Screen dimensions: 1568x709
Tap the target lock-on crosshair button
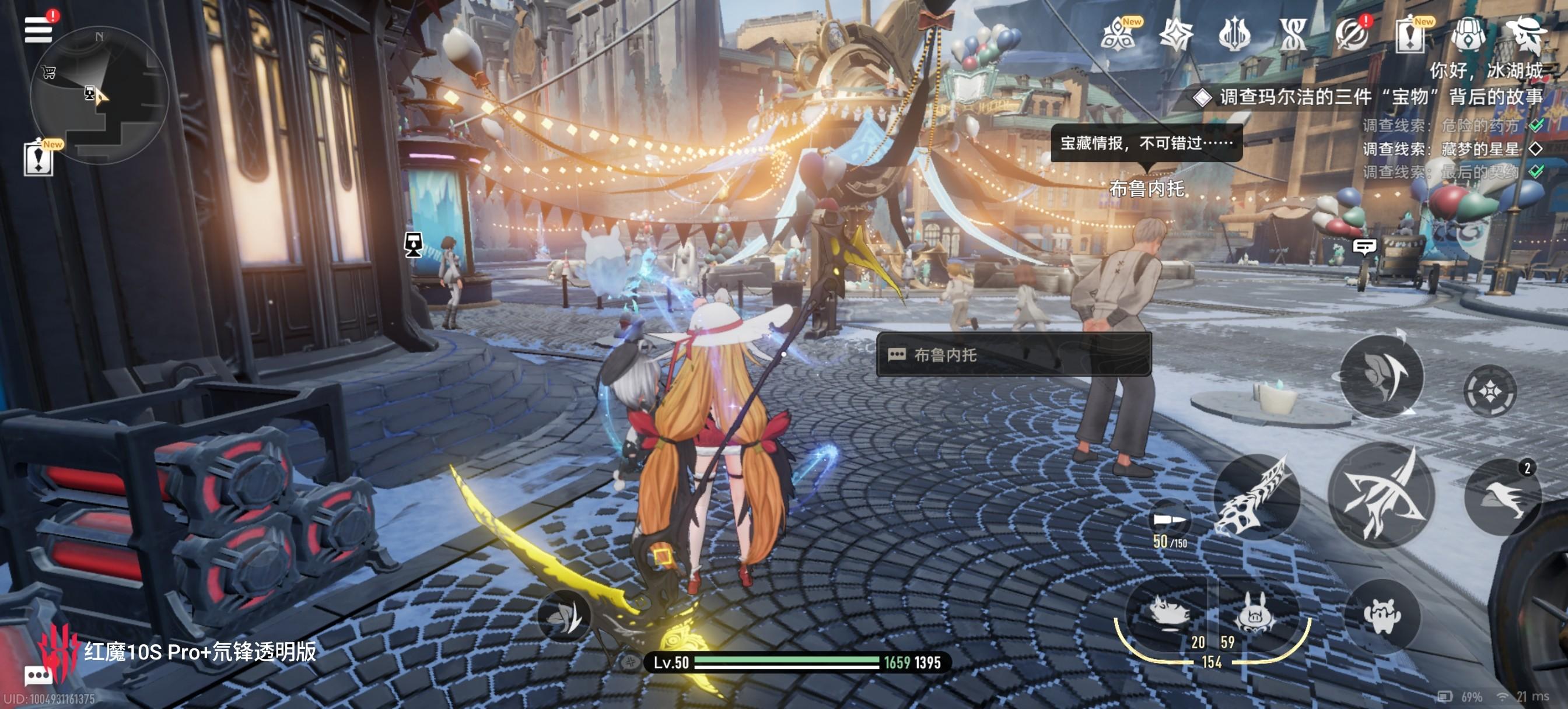(1489, 391)
